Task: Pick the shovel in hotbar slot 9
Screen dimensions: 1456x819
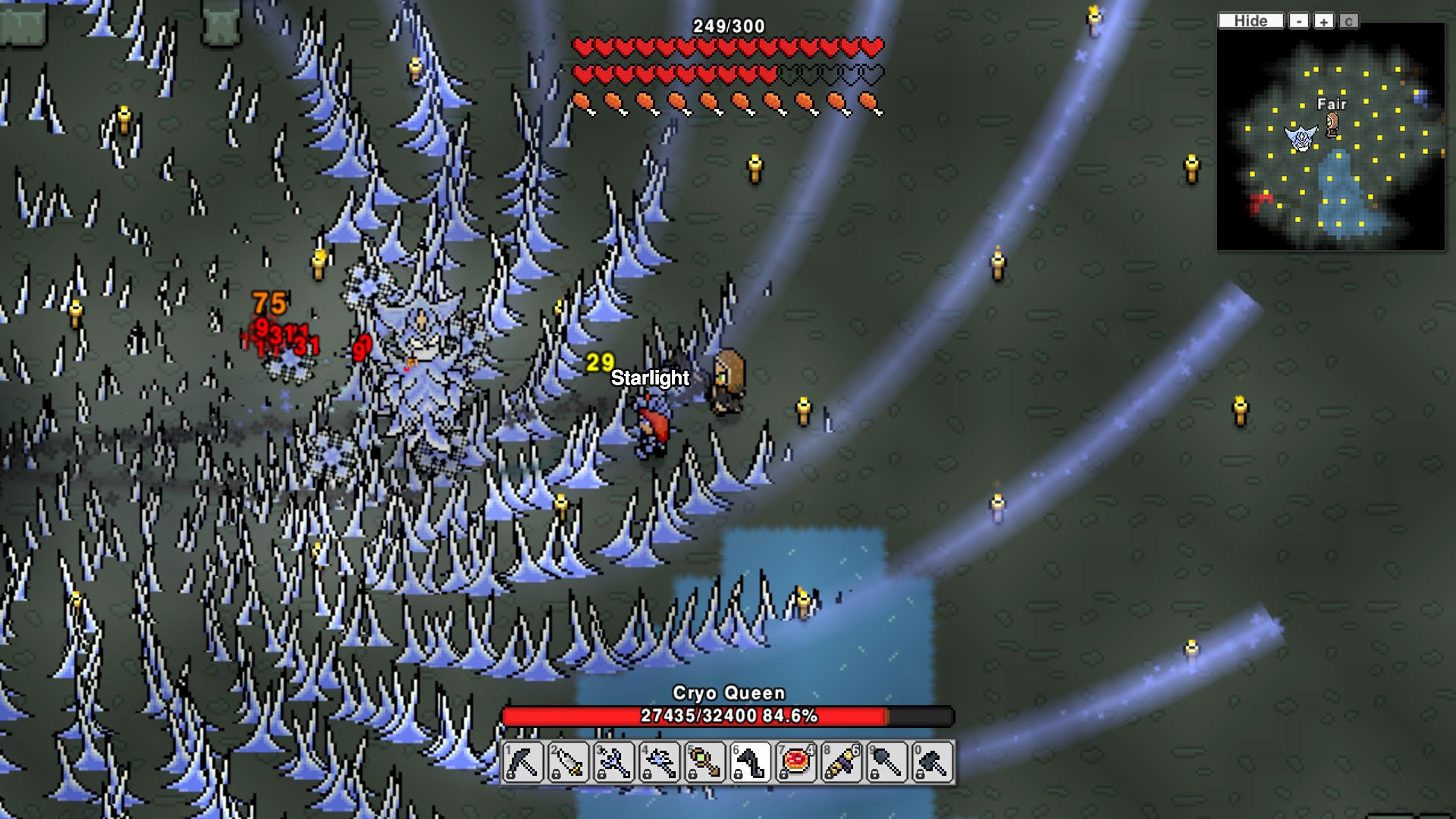Action: point(887,761)
